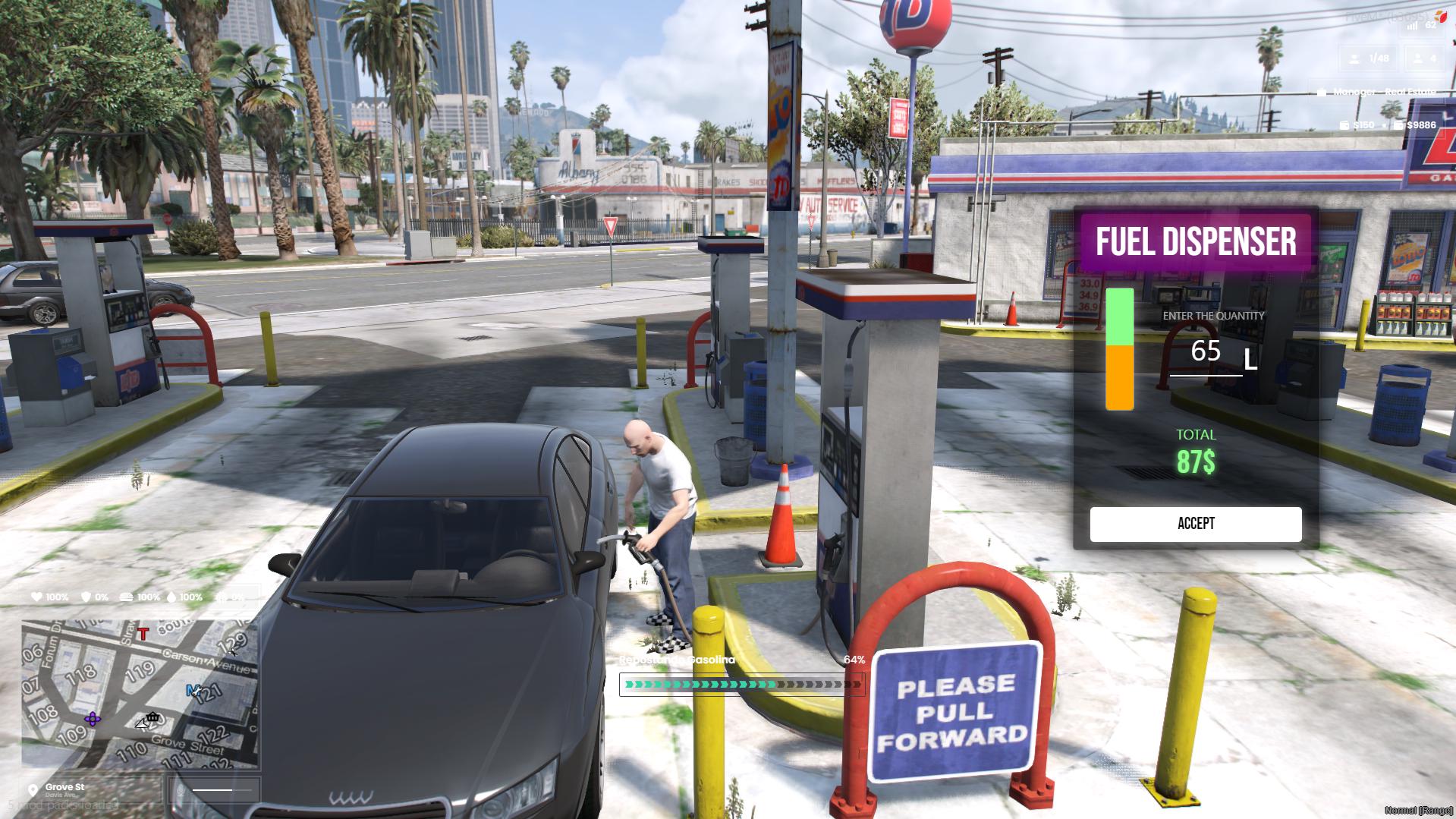The width and height of the screenshot is (1456, 819).
Task: Click the nearby players icon showing 4
Action: (1417, 59)
